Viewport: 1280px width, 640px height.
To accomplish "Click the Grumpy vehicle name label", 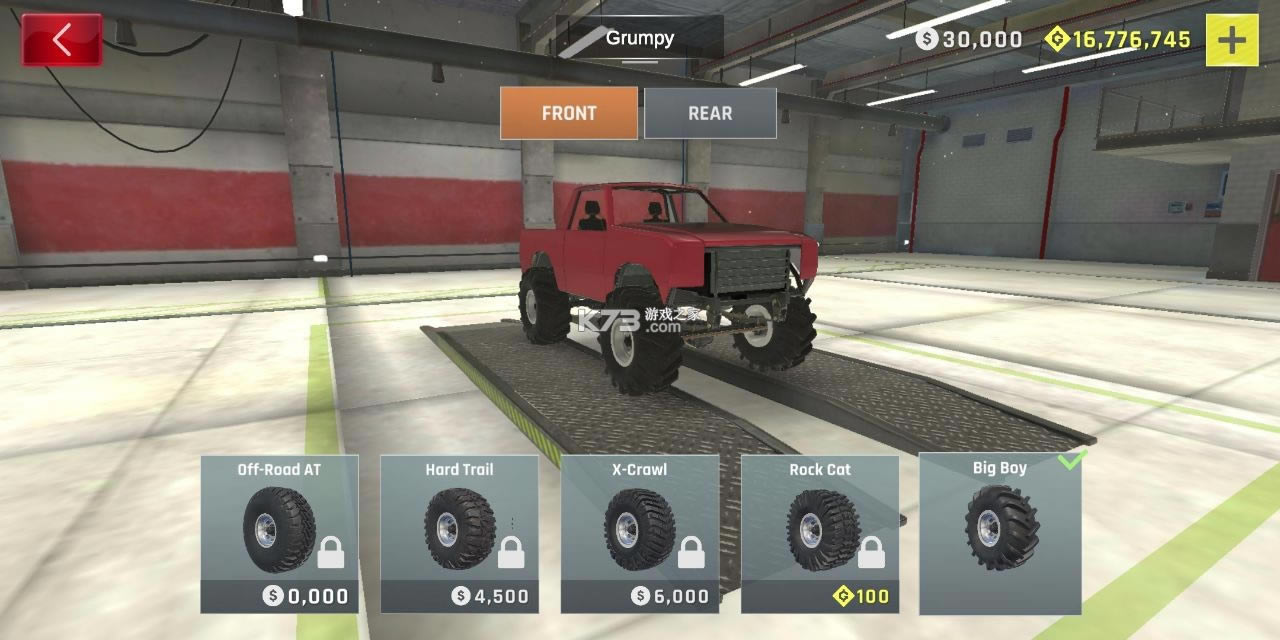I will click(640, 38).
